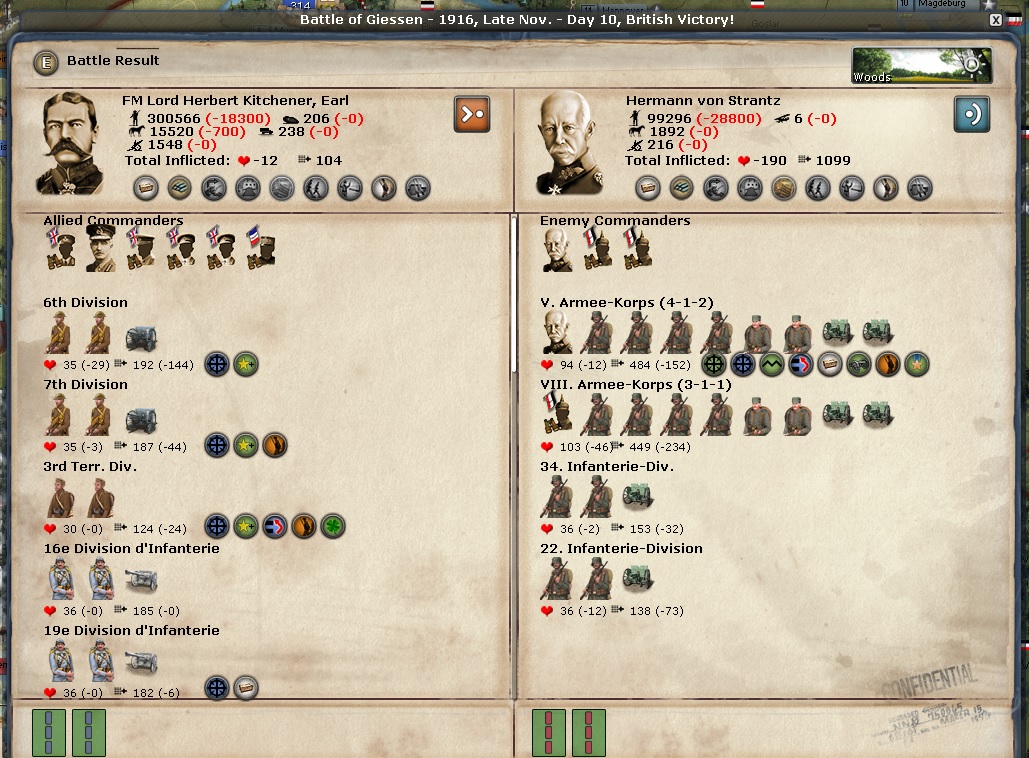
Task: Click the 6th Division artillery unit icon
Action: (141, 338)
